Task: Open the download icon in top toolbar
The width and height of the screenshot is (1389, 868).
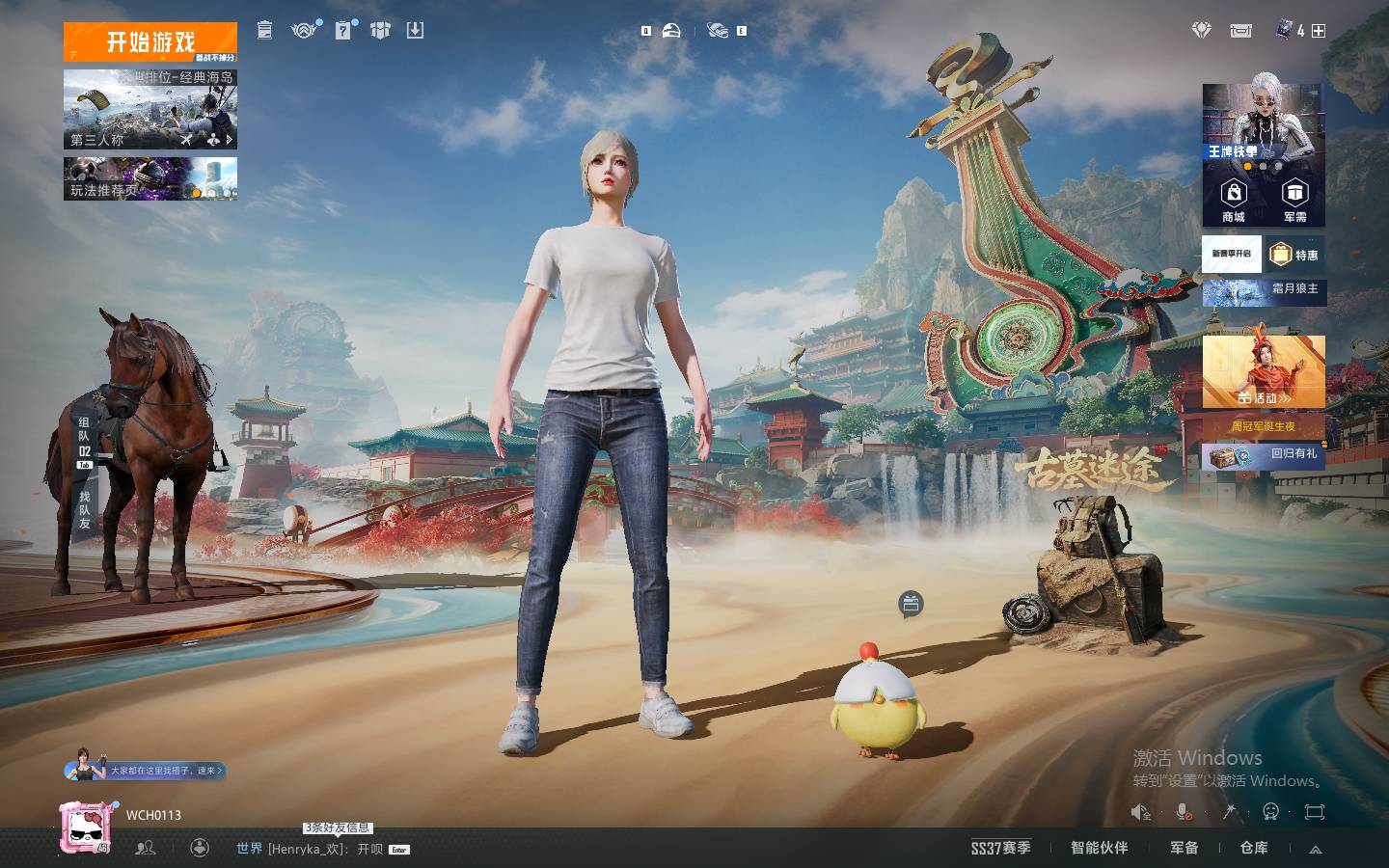Action: [x=415, y=31]
